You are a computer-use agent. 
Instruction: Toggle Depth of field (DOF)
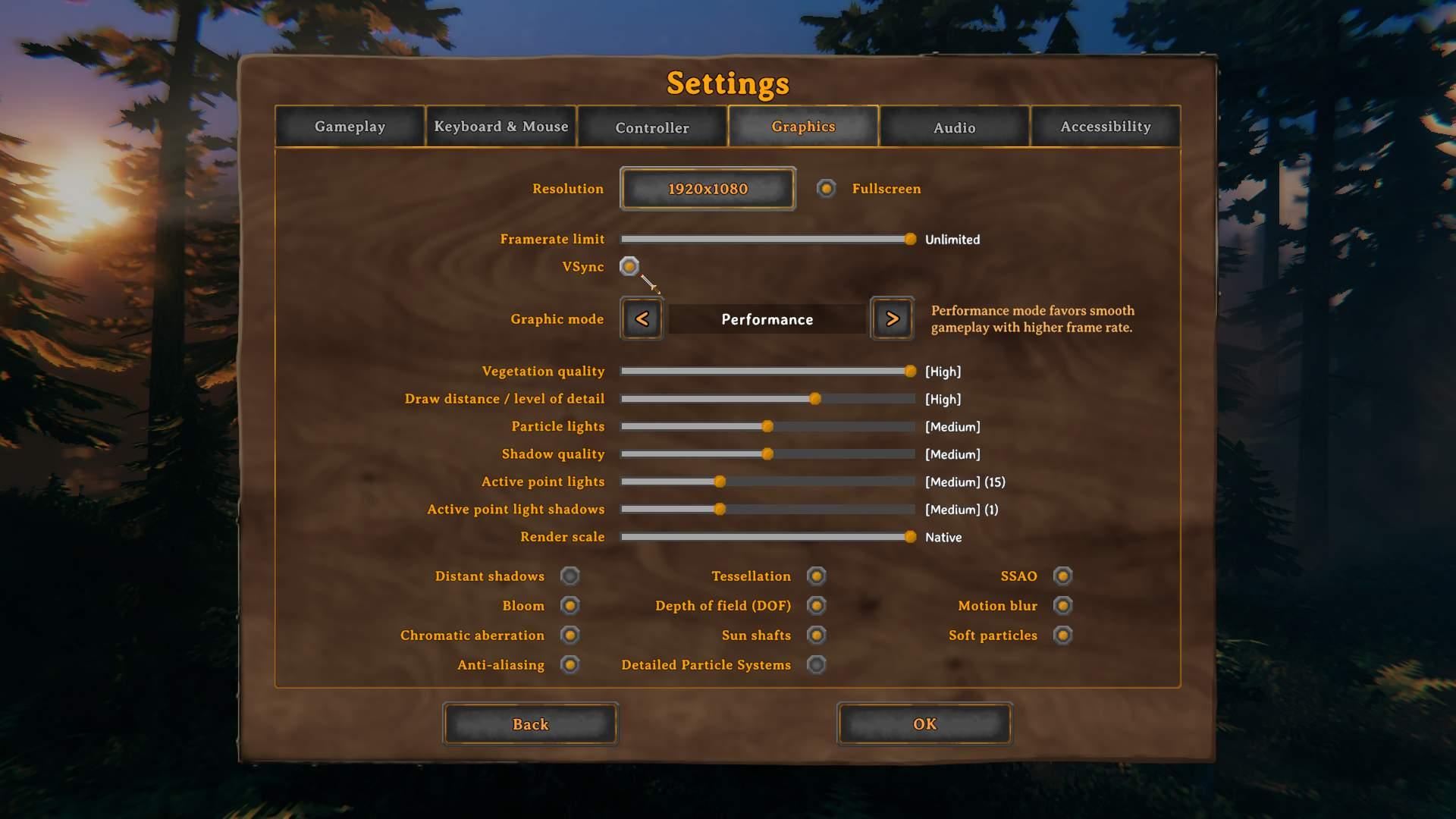(x=816, y=605)
